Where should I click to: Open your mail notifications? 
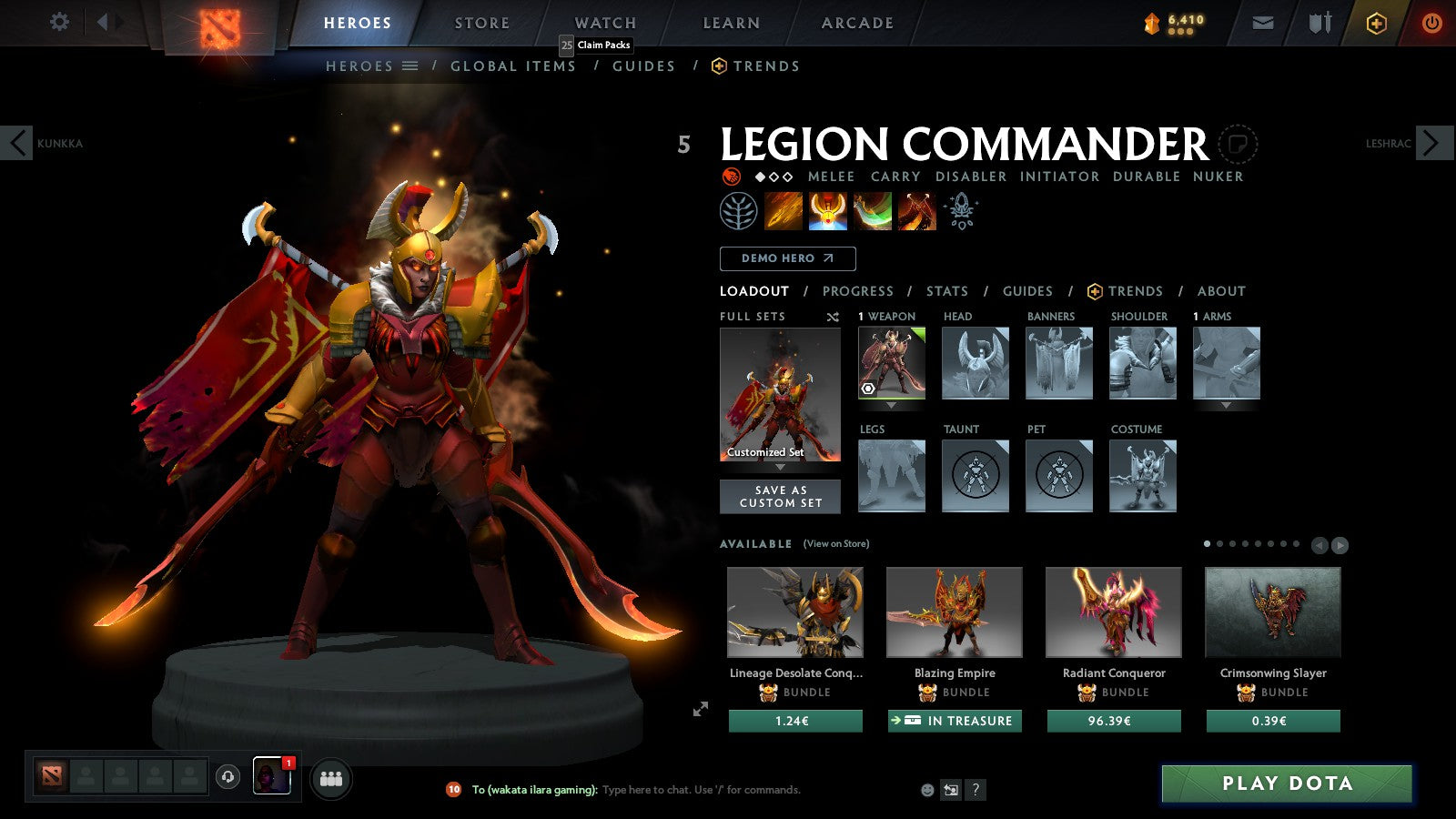(x=1263, y=22)
